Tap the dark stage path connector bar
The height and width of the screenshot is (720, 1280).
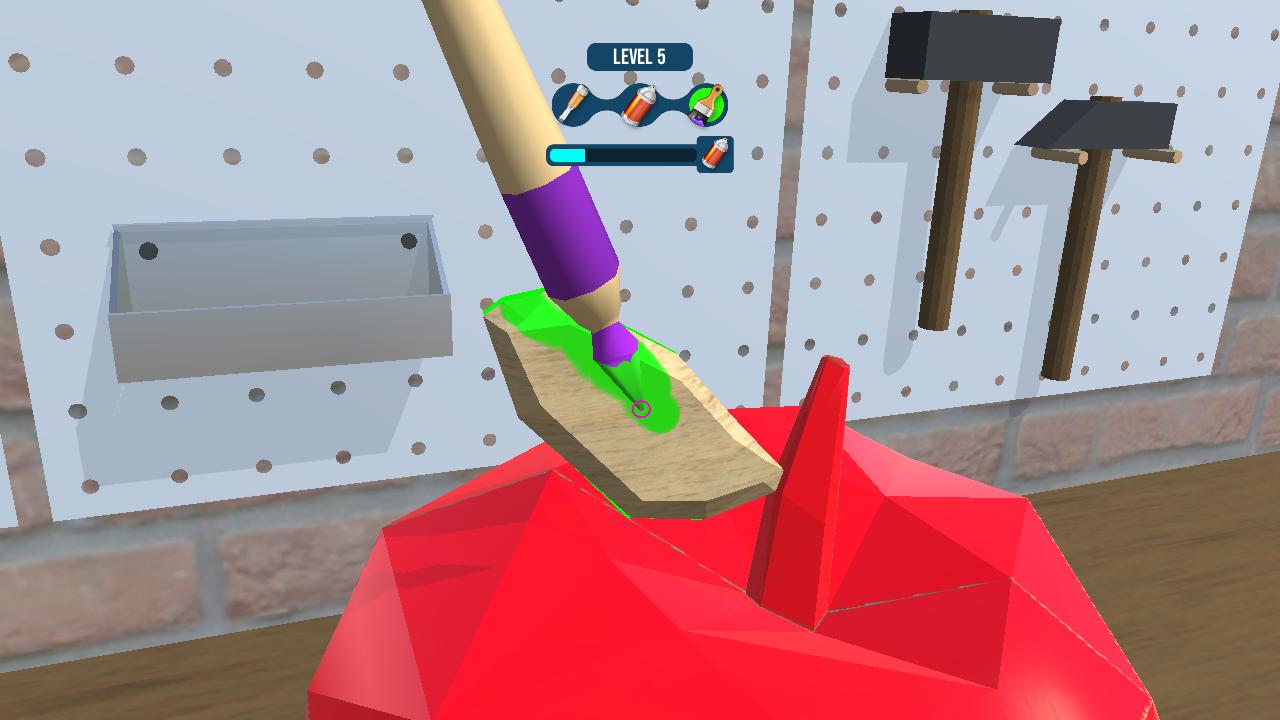click(604, 102)
